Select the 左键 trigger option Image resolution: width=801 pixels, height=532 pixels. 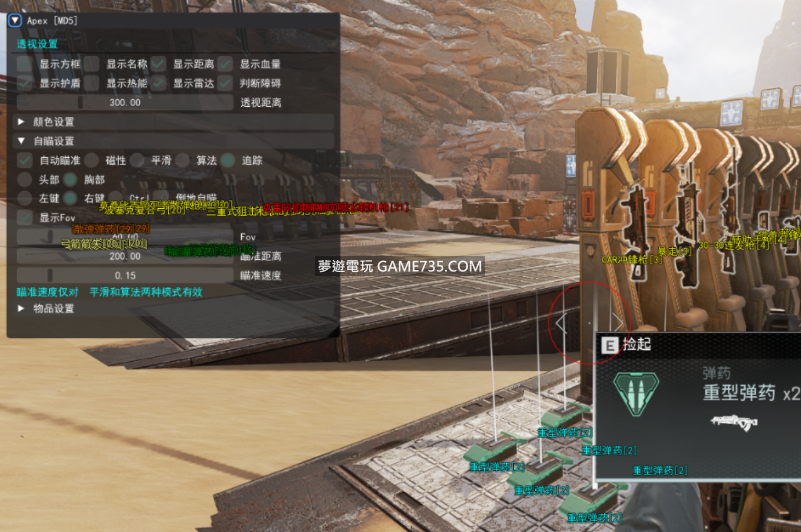coord(24,198)
